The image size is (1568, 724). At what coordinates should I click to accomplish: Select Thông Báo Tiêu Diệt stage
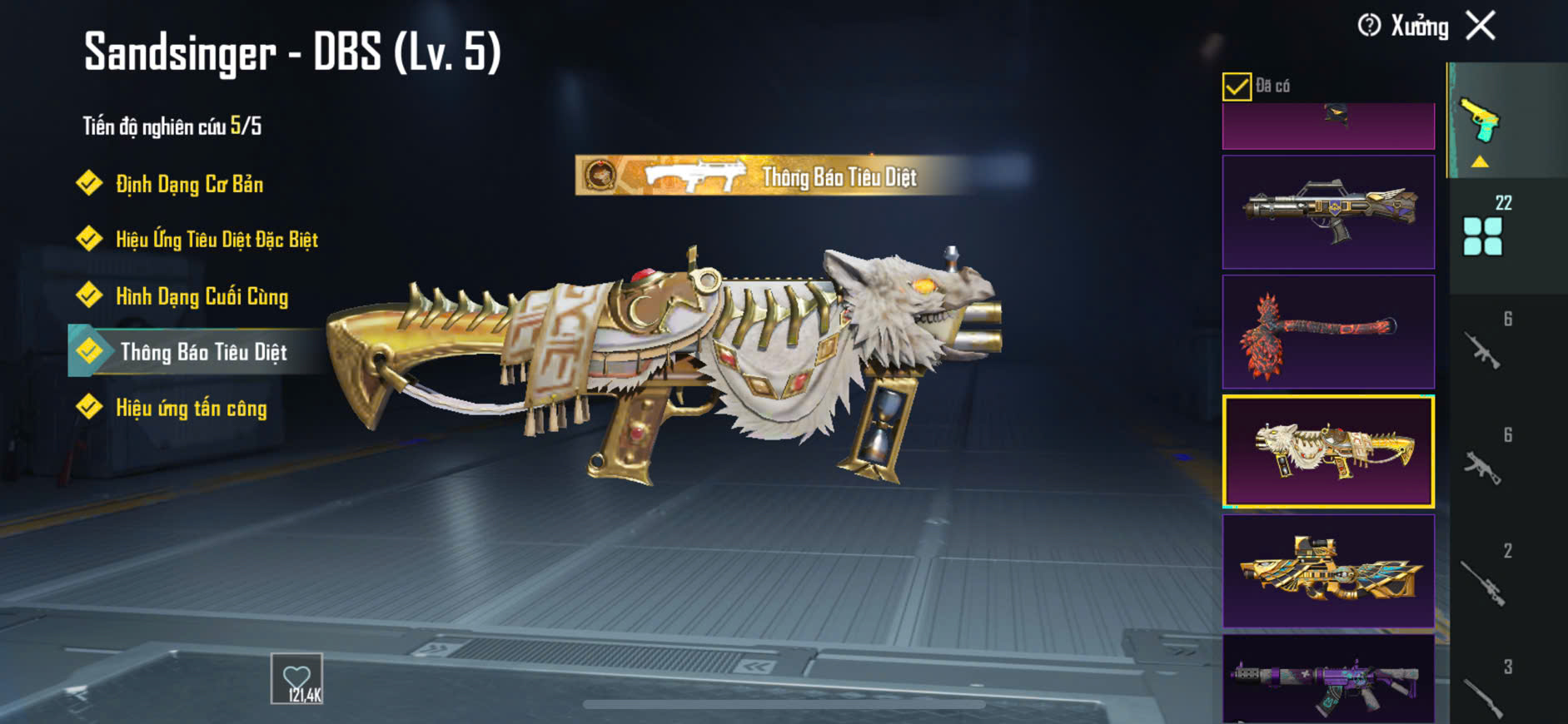(202, 352)
